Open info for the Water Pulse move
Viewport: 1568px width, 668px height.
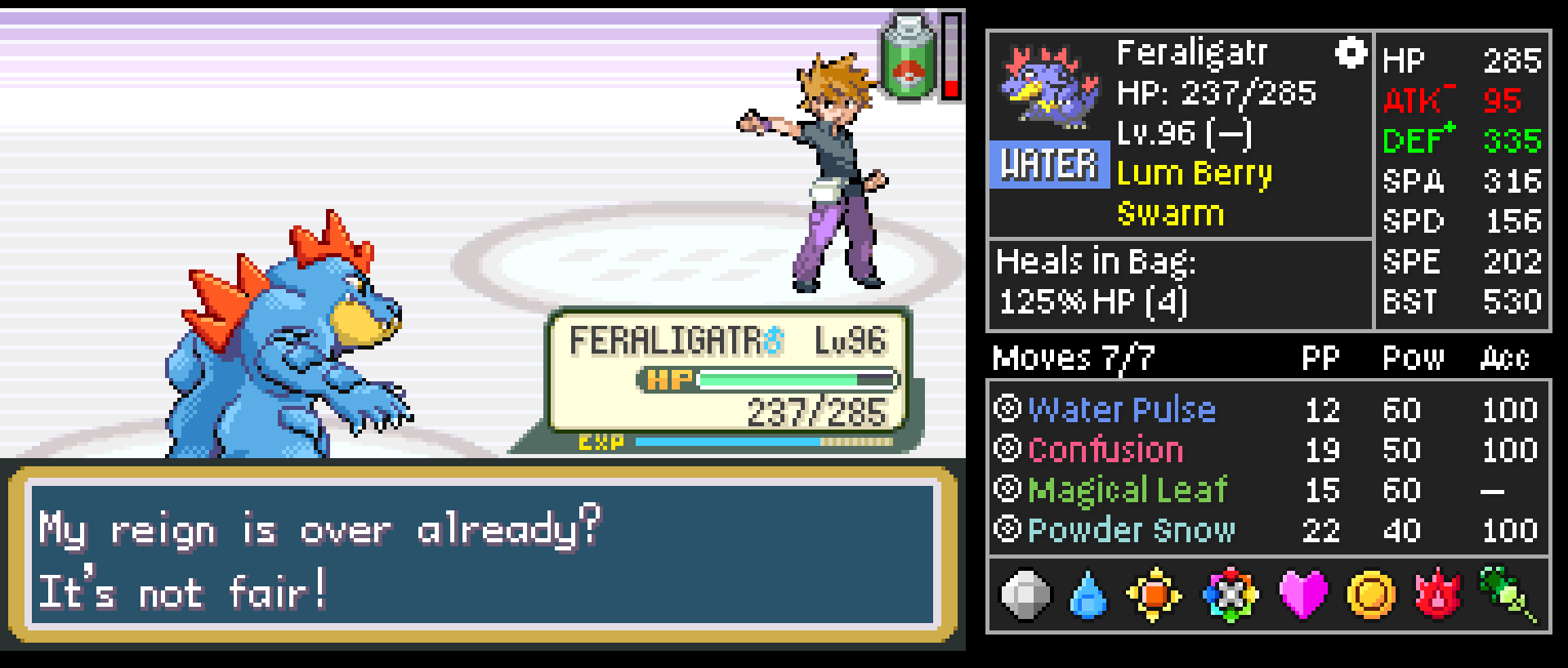[x=1121, y=409]
